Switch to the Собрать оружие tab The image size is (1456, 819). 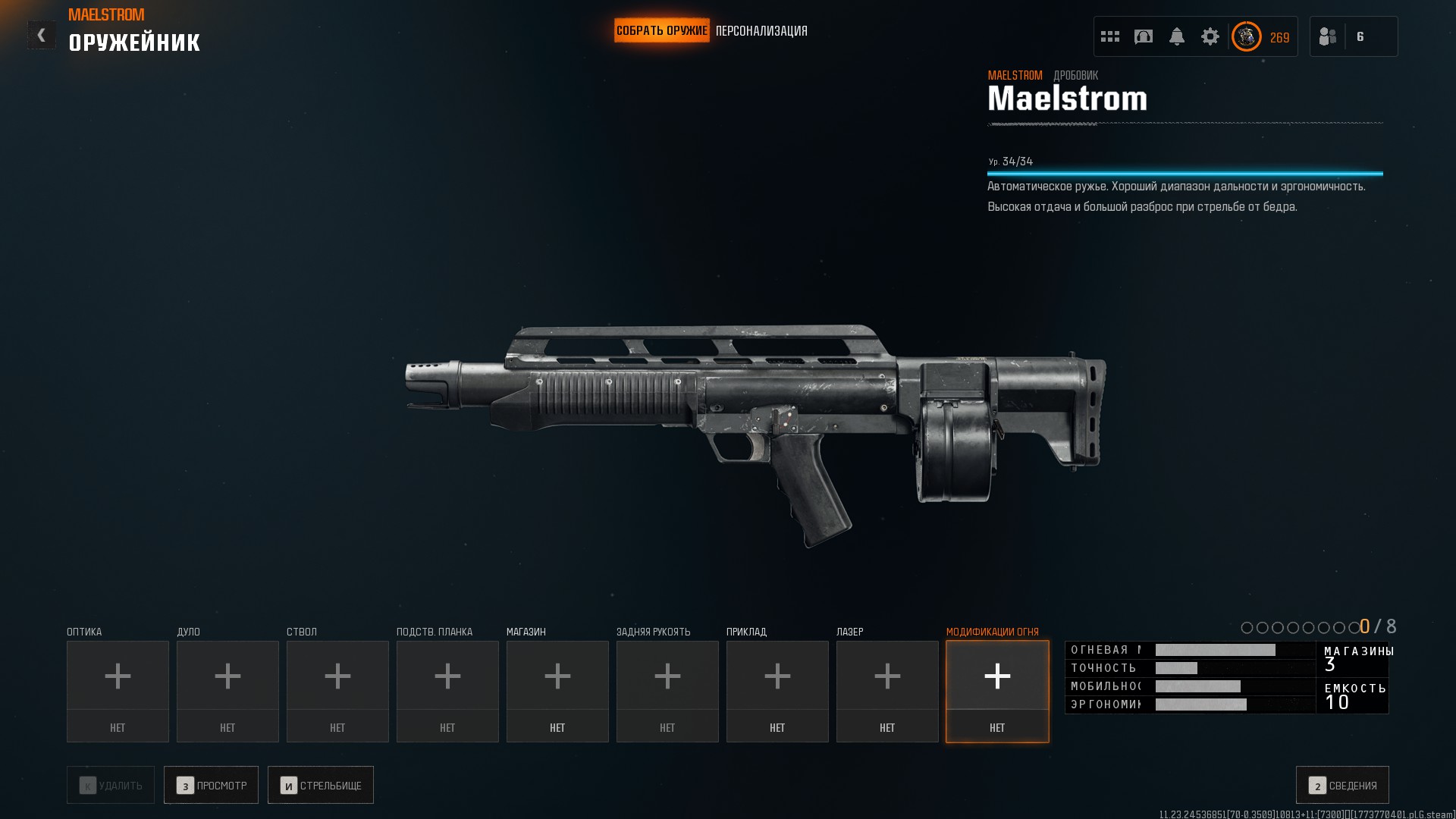(x=661, y=31)
